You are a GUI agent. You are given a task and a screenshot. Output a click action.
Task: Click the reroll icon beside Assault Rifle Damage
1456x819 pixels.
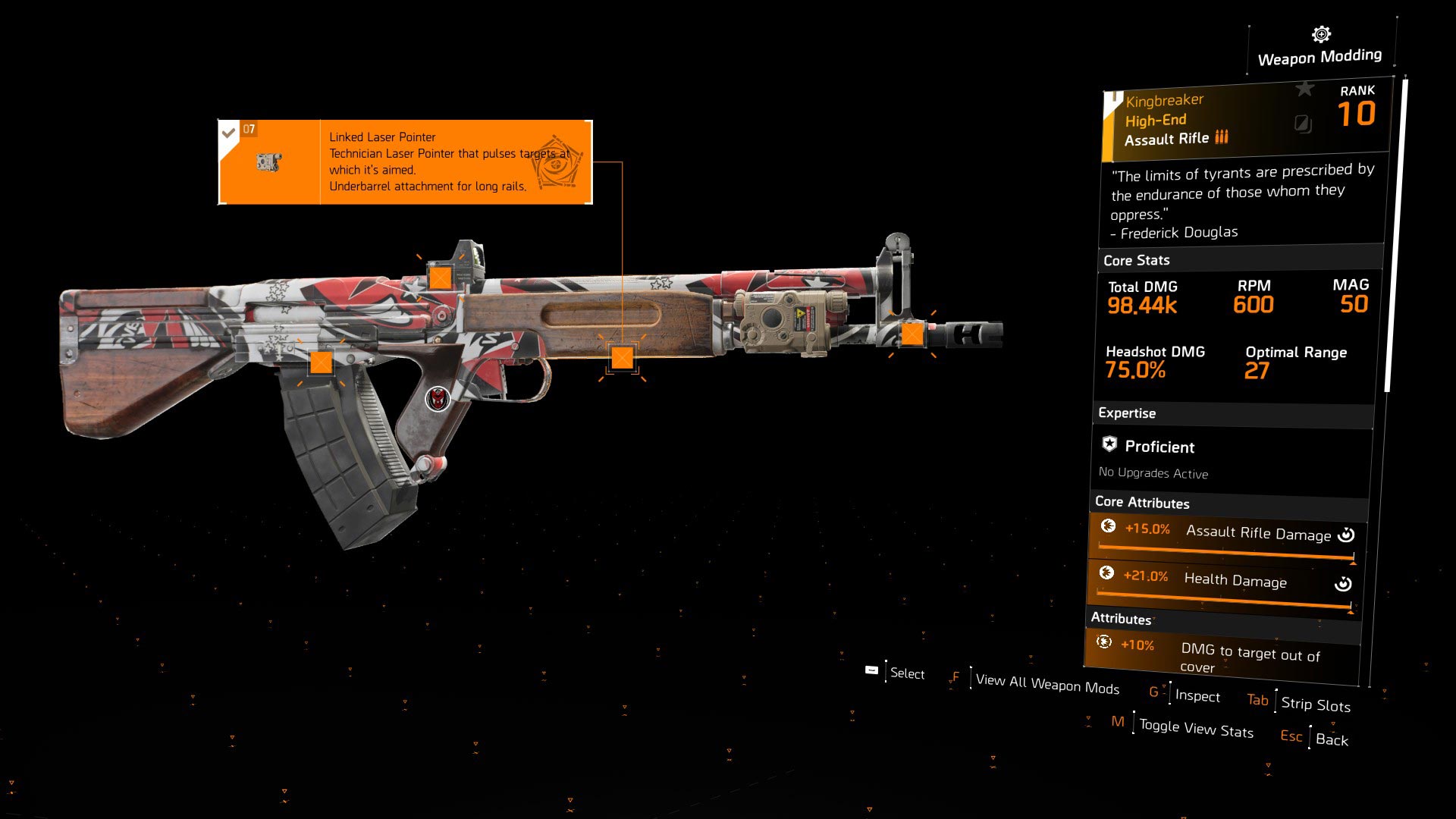tap(1345, 535)
